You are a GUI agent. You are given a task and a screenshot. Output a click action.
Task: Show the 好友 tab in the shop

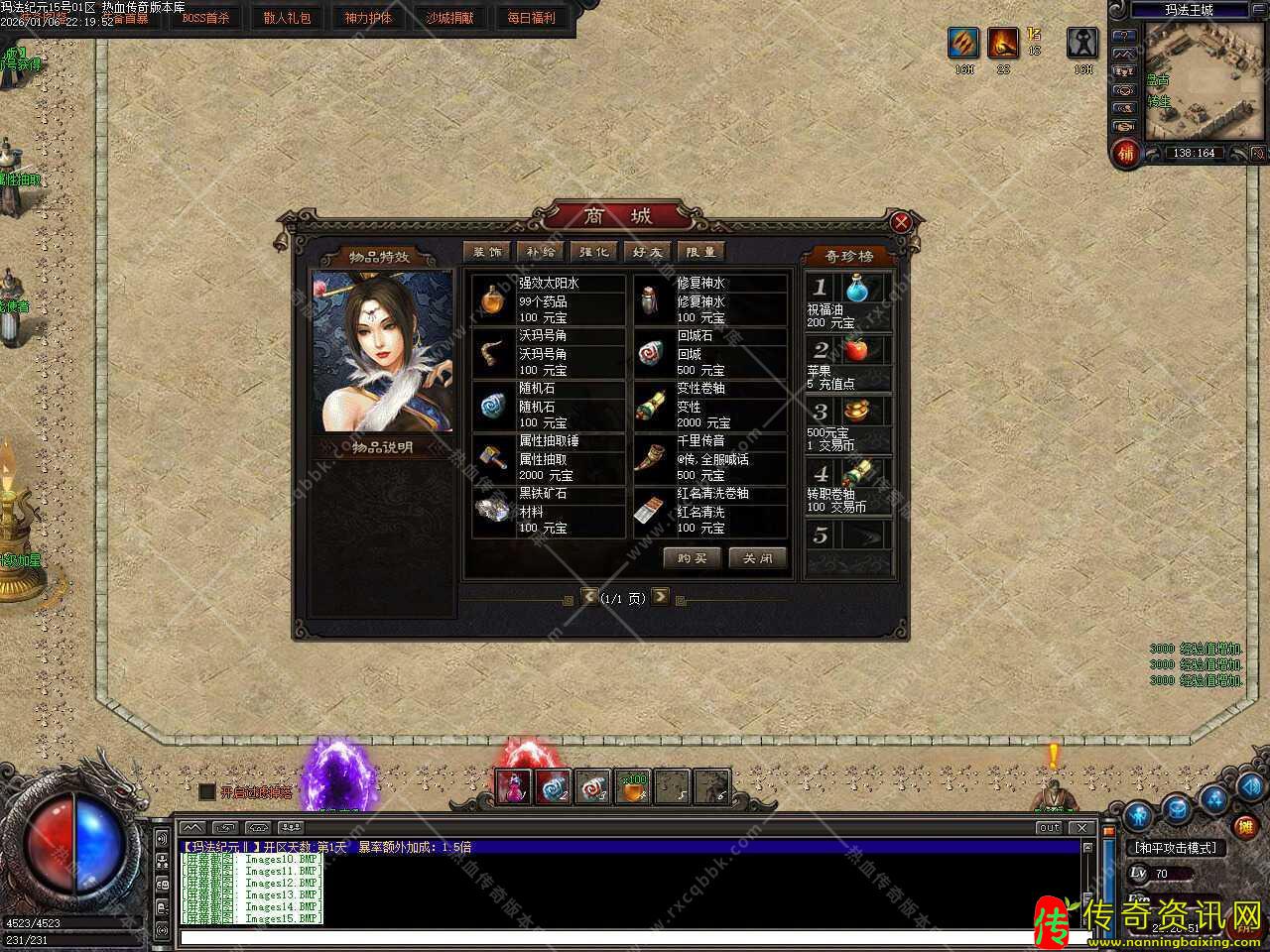pos(648,252)
